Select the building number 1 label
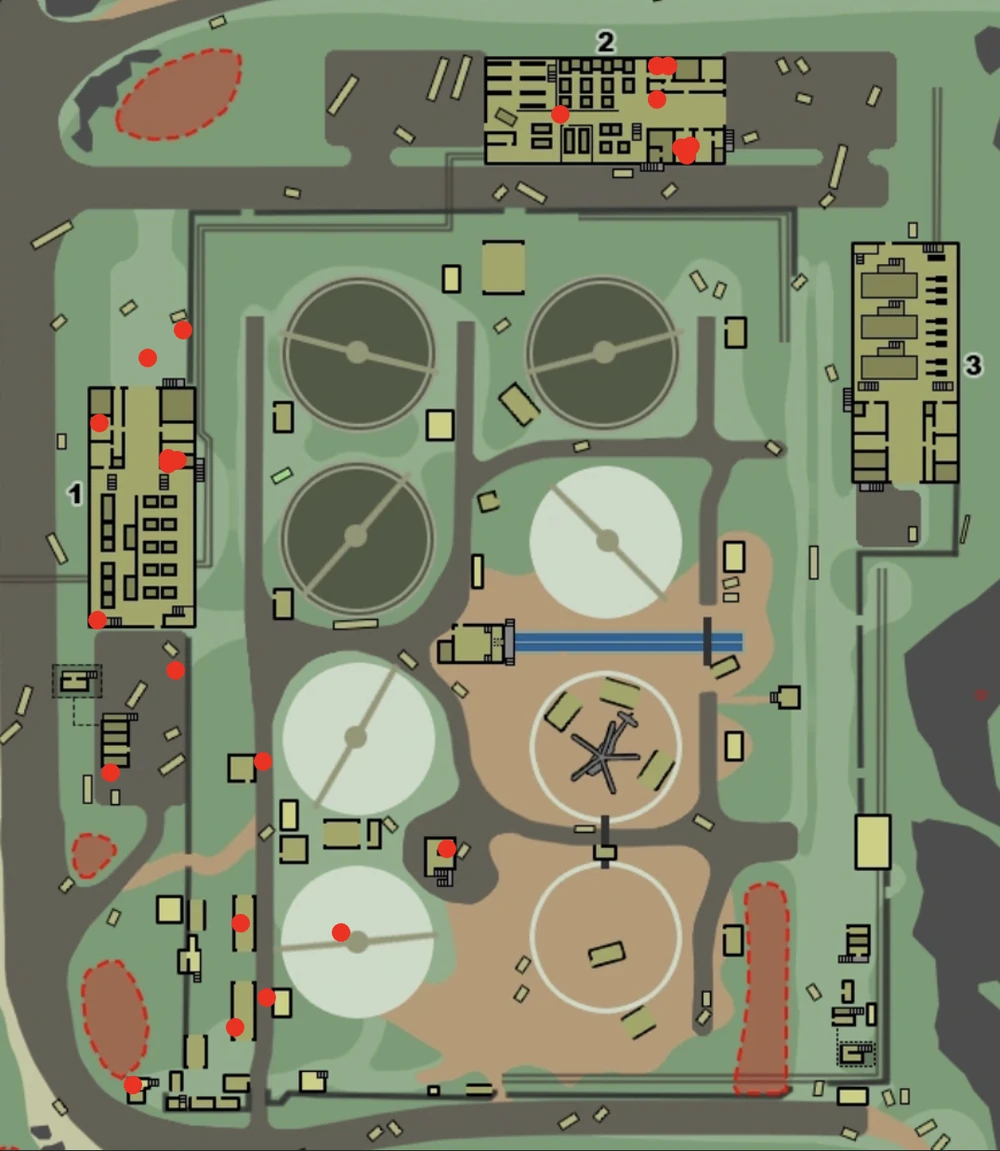 tap(74, 492)
